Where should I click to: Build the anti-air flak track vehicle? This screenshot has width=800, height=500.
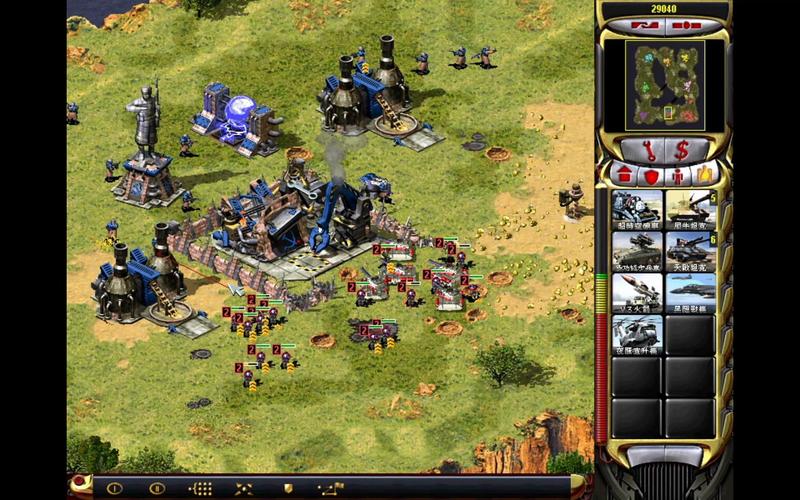click(637, 250)
